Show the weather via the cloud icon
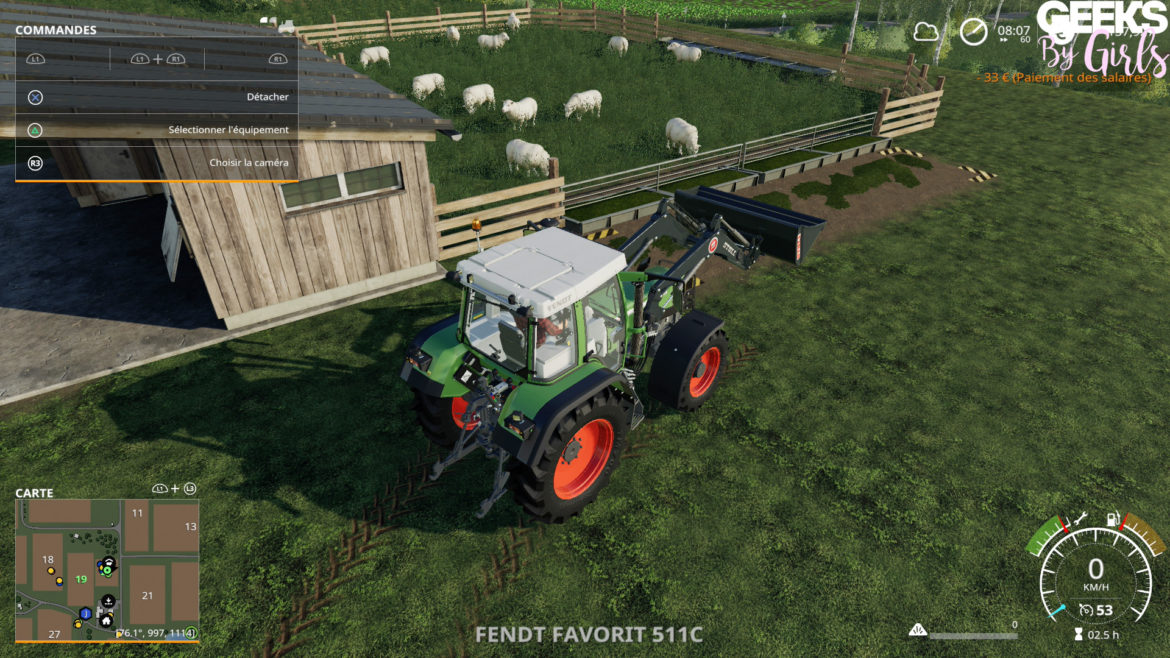The image size is (1170, 658). (926, 32)
